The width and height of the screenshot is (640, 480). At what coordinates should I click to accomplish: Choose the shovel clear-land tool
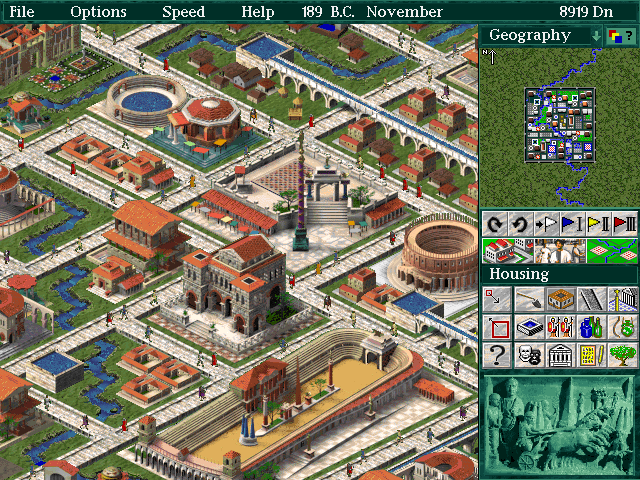tap(528, 299)
